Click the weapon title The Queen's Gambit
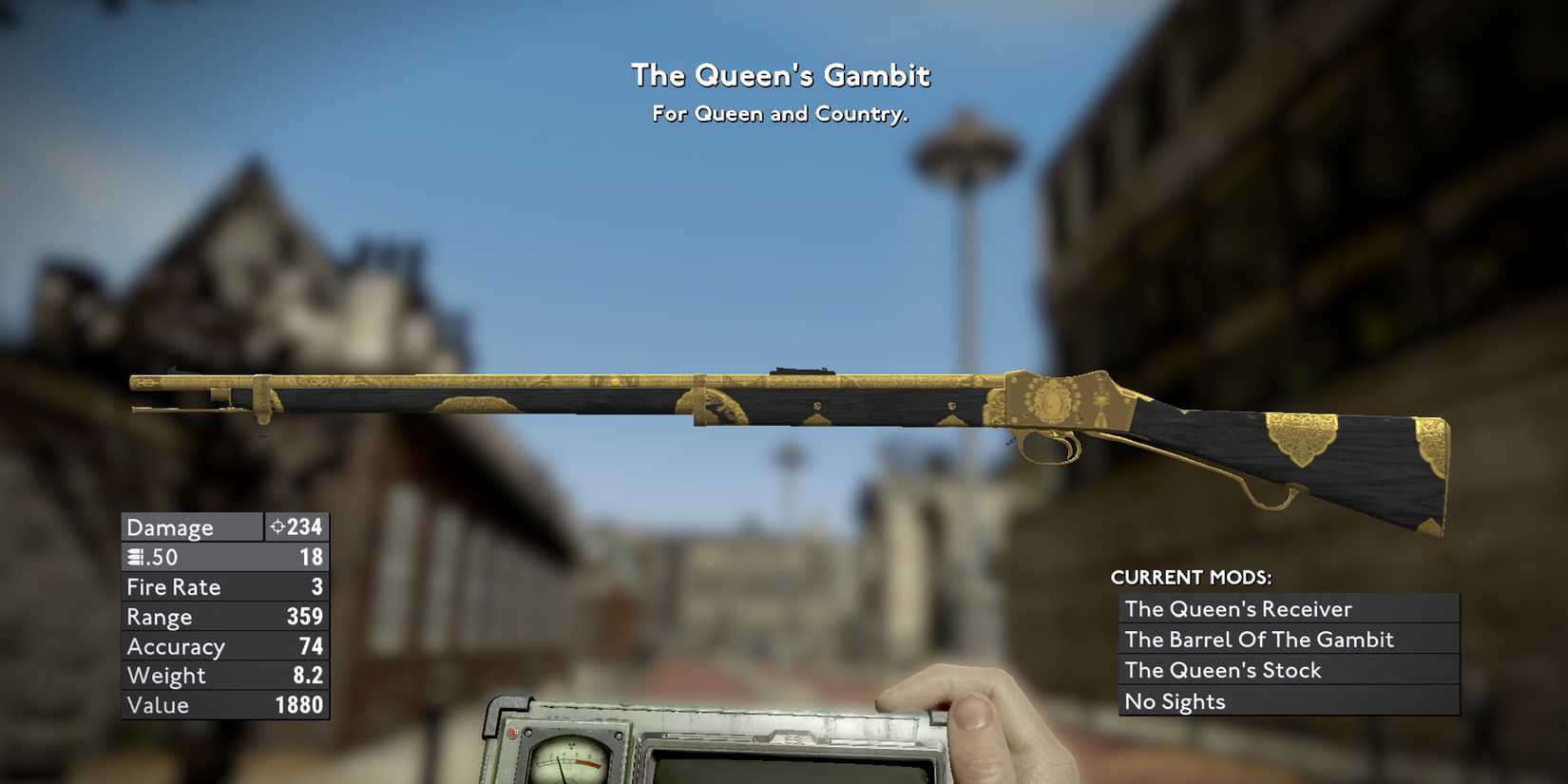Image resolution: width=1568 pixels, height=784 pixels. pos(781,74)
